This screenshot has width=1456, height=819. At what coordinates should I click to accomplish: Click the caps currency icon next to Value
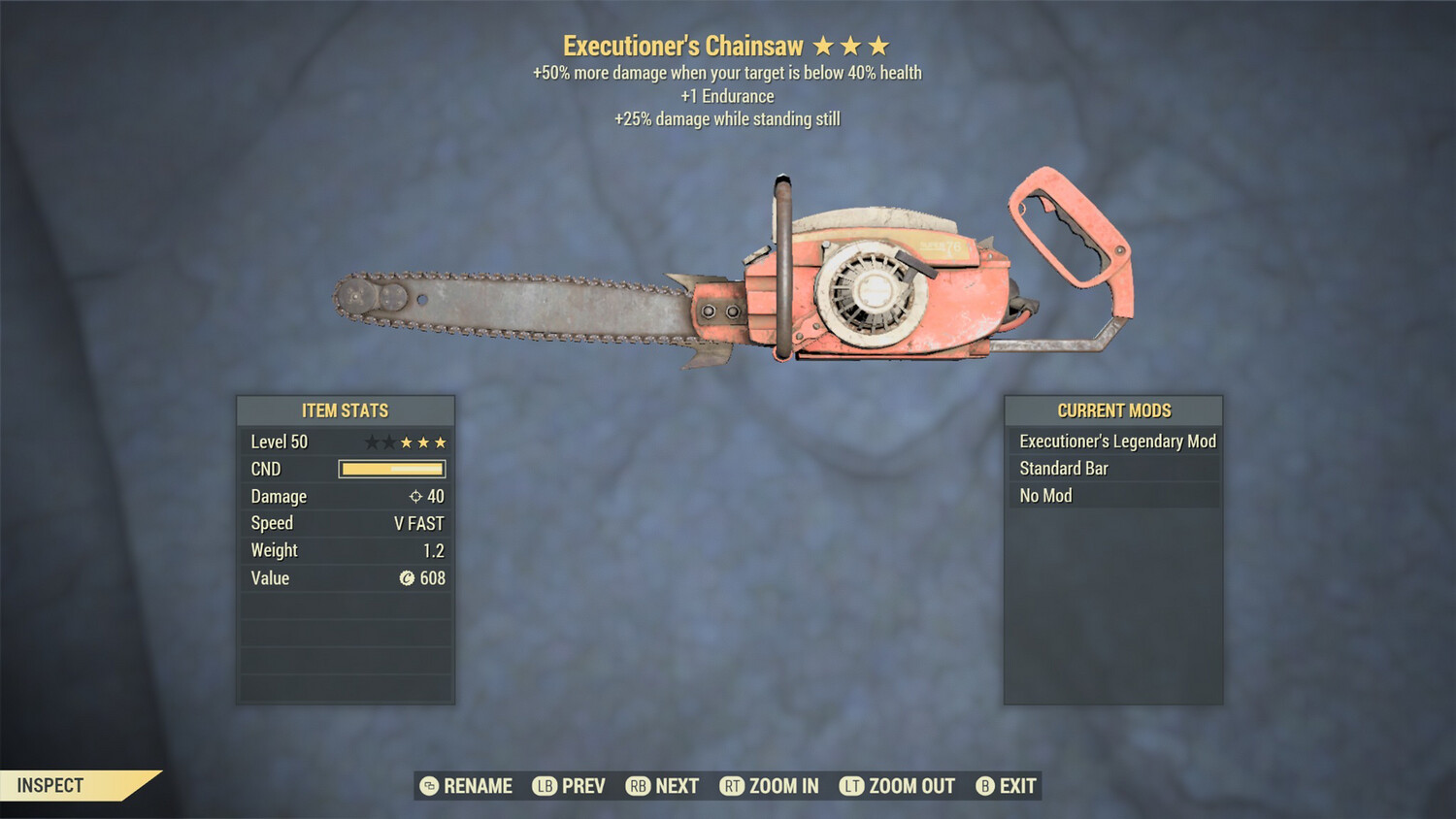(x=409, y=577)
